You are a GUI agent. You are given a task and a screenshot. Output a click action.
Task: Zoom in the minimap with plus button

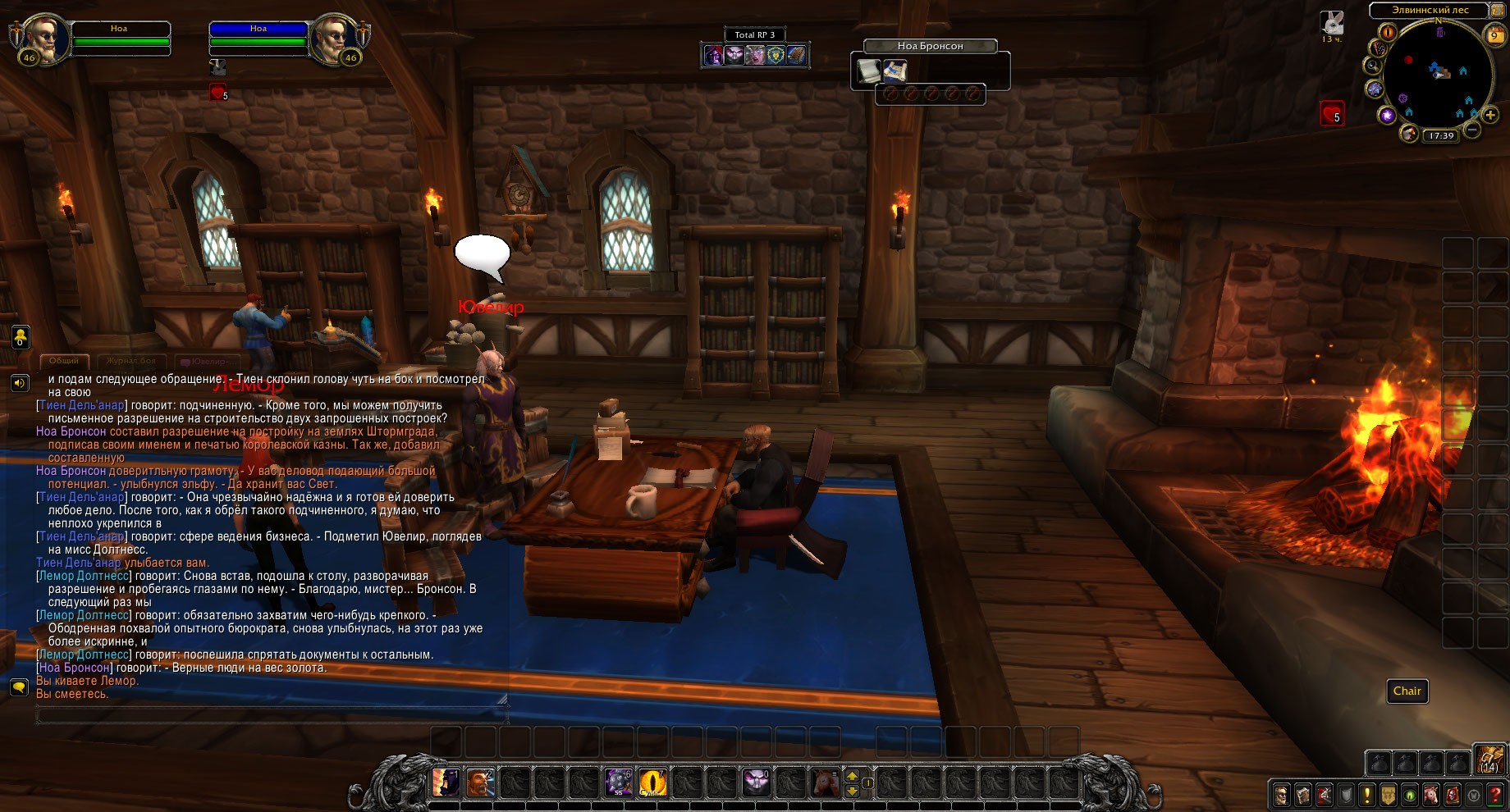1490,116
